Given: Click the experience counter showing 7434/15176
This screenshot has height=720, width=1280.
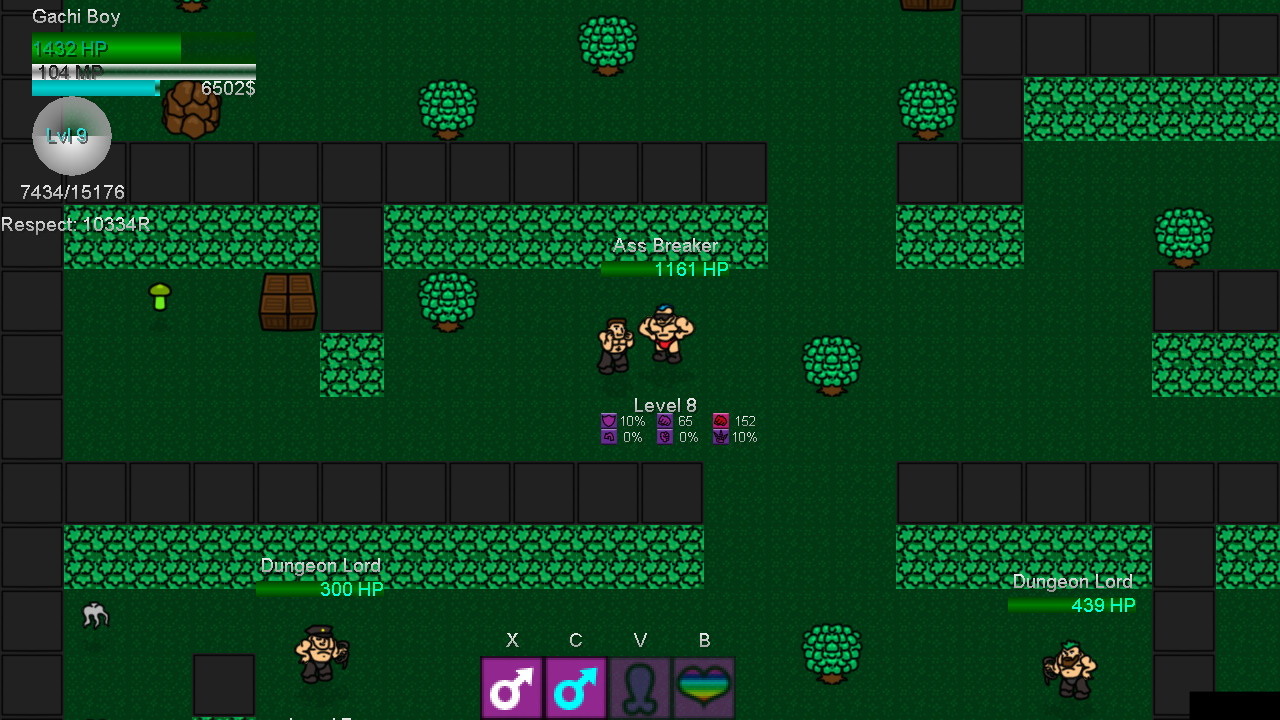Looking at the screenshot, I should point(71,192).
